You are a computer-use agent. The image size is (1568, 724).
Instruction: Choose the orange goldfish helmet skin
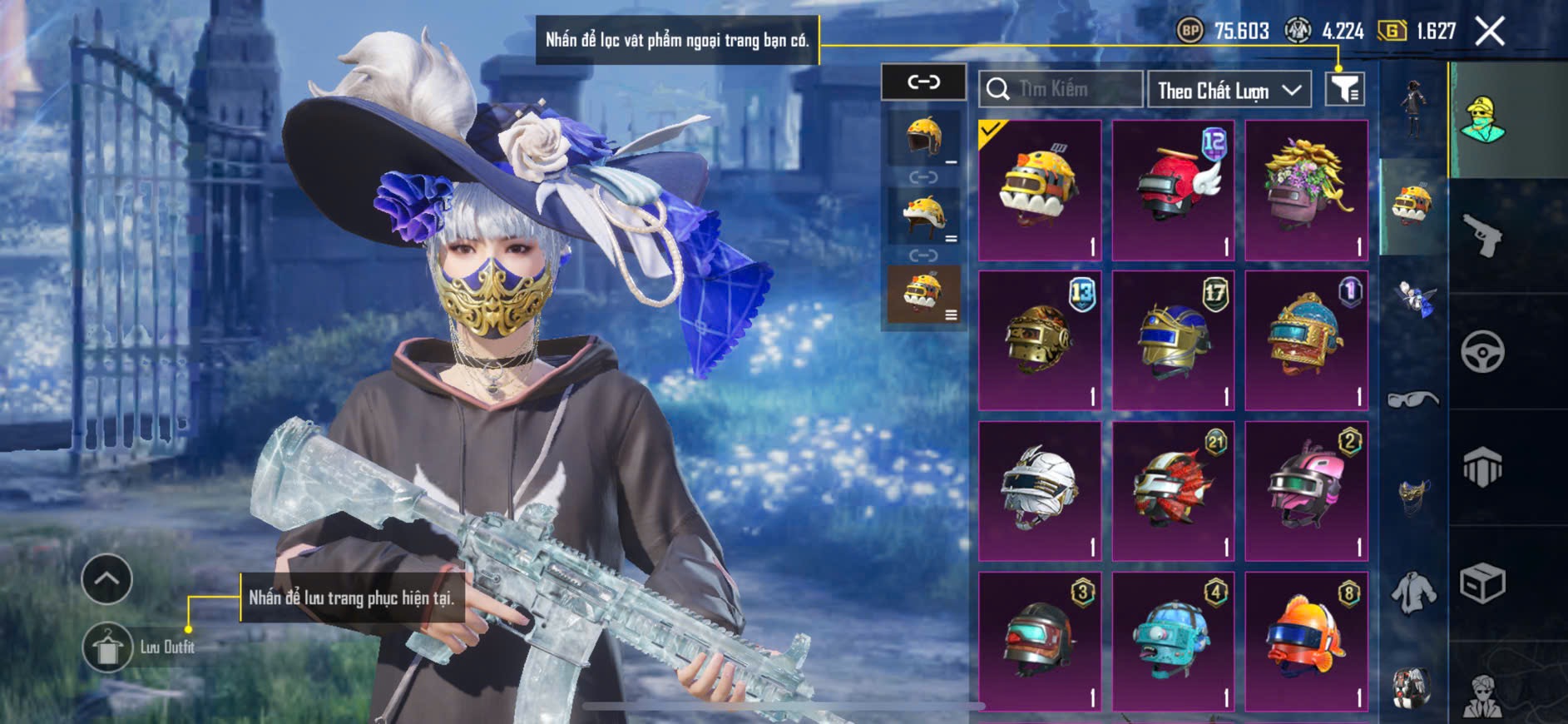1306,641
